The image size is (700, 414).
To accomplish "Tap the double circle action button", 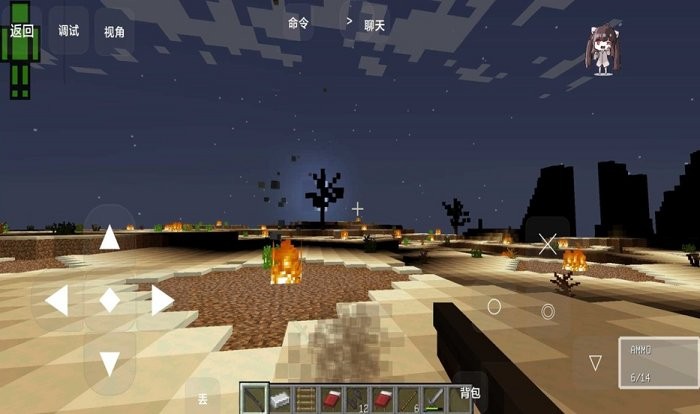I will (x=548, y=311).
